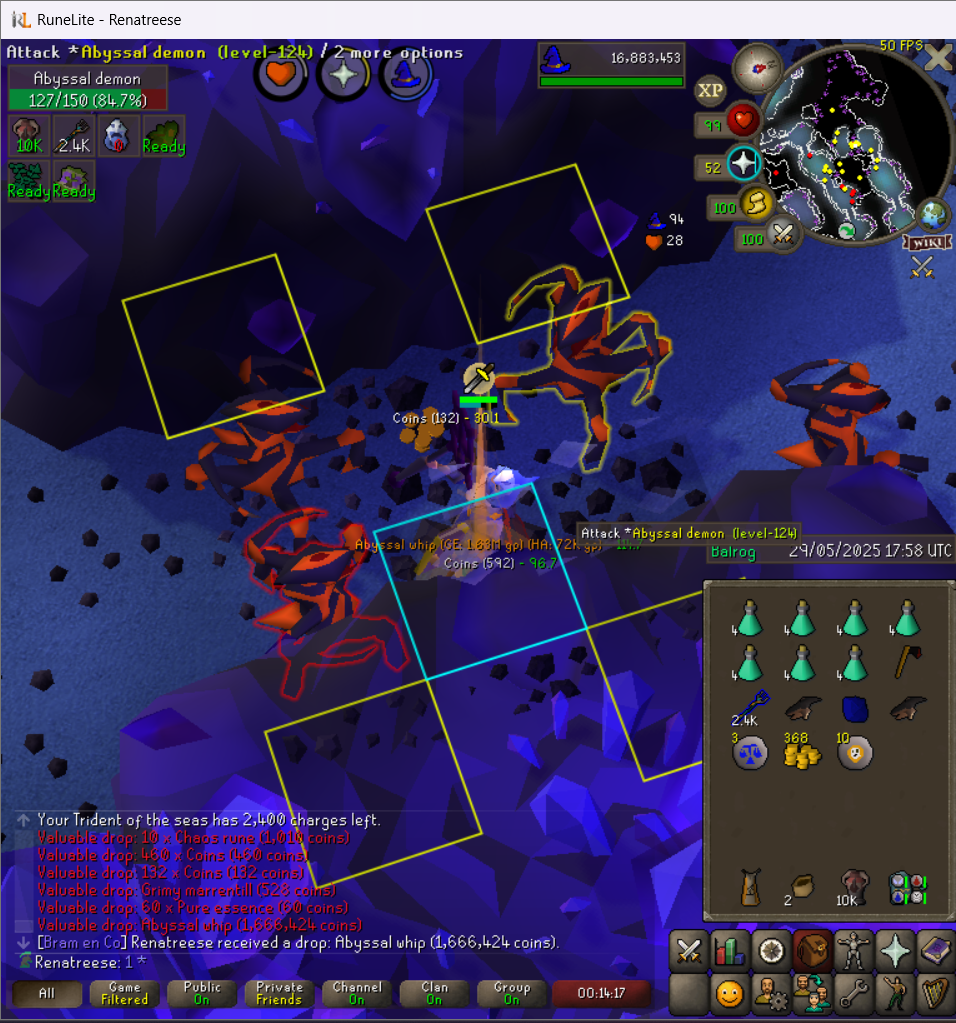Open the Magic spellbook tab

coord(935,950)
